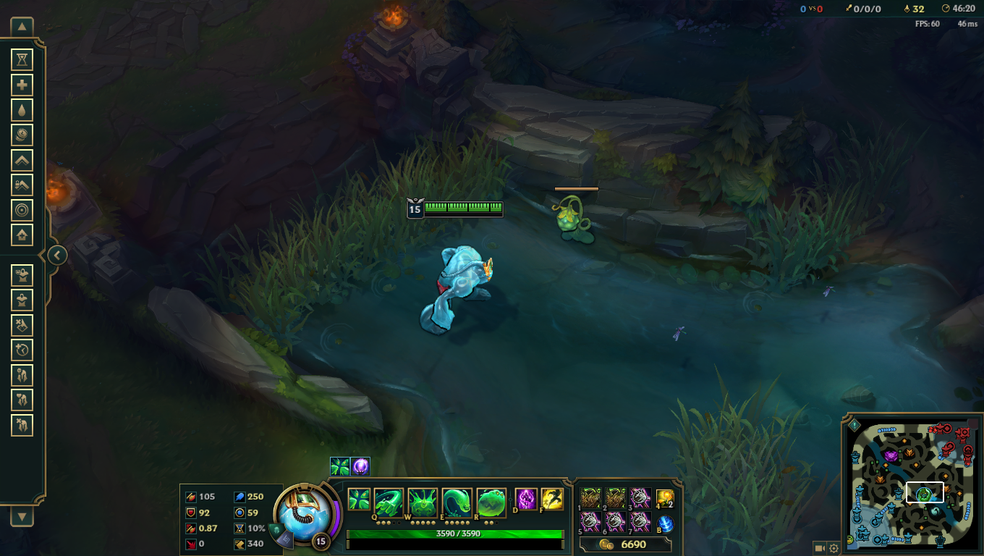Activate the Q ability icon
The height and width of the screenshot is (556, 984).
(389, 502)
